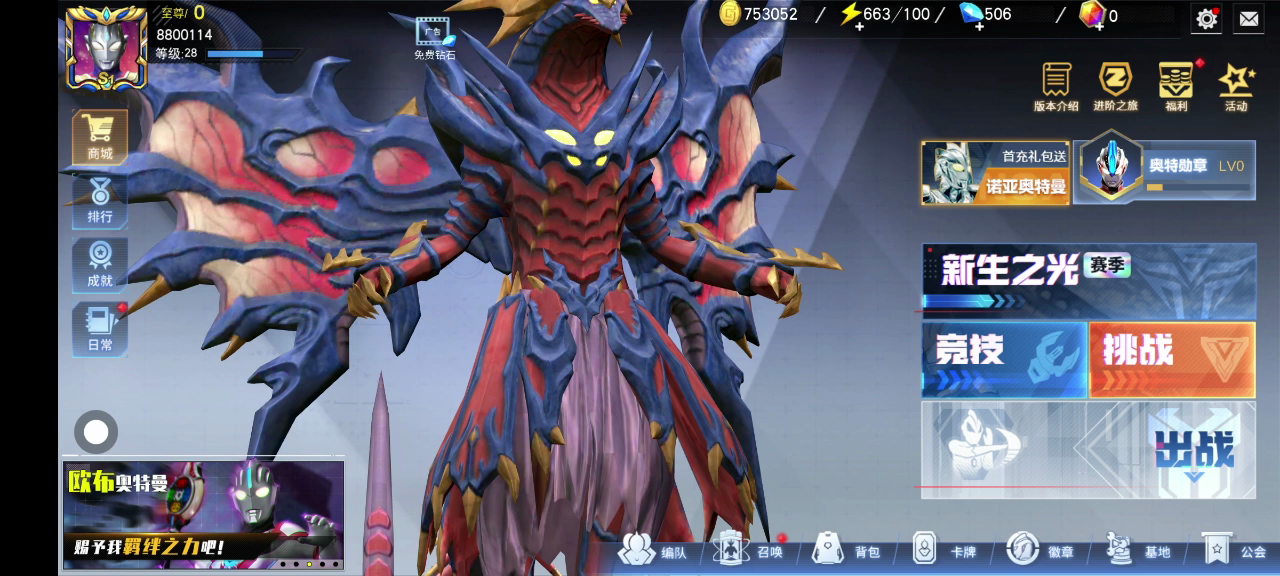This screenshot has height=576, width=1280.
Task: Open the 奥特勋章 medal panel
Action: pyautogui.click(x=1165, y=172)
